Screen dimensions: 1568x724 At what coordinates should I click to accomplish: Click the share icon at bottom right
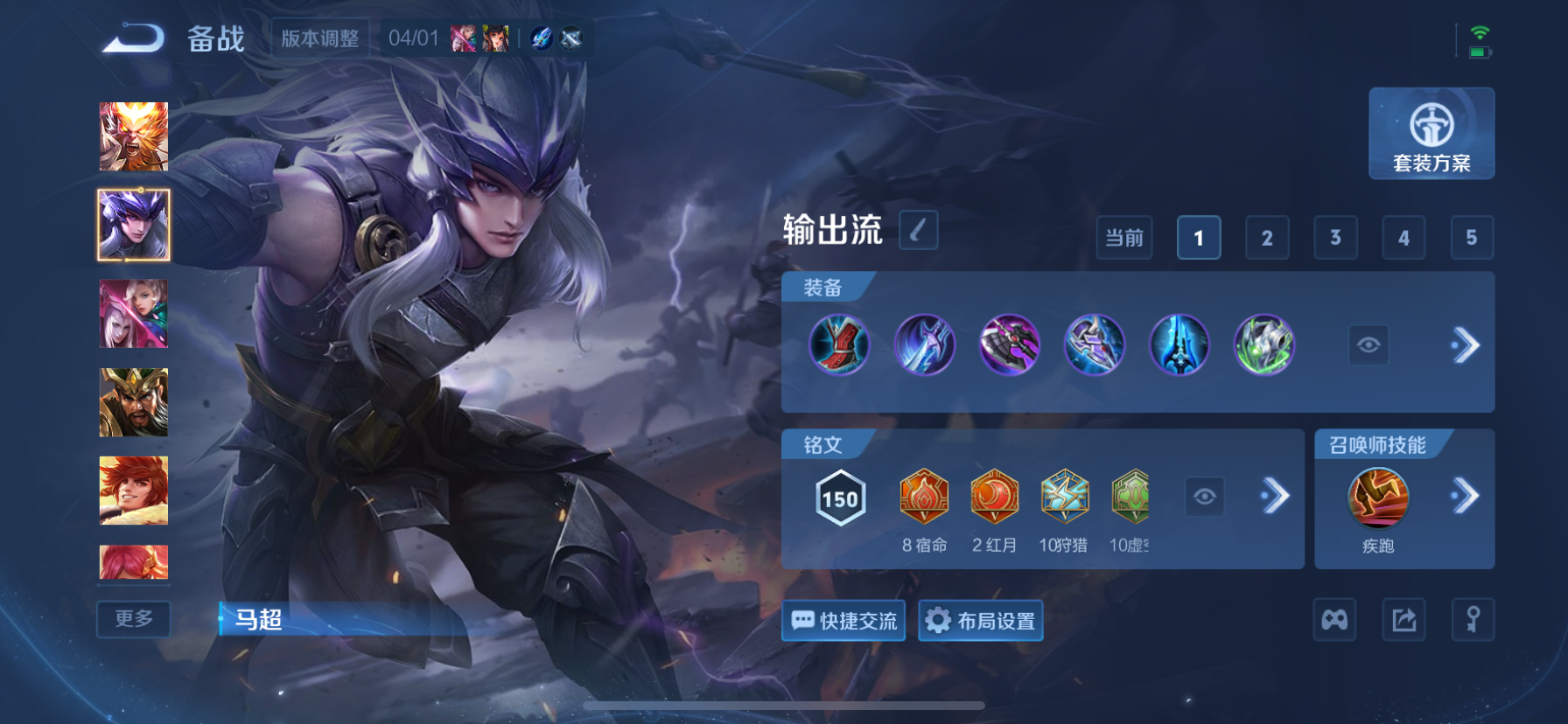1403,619
